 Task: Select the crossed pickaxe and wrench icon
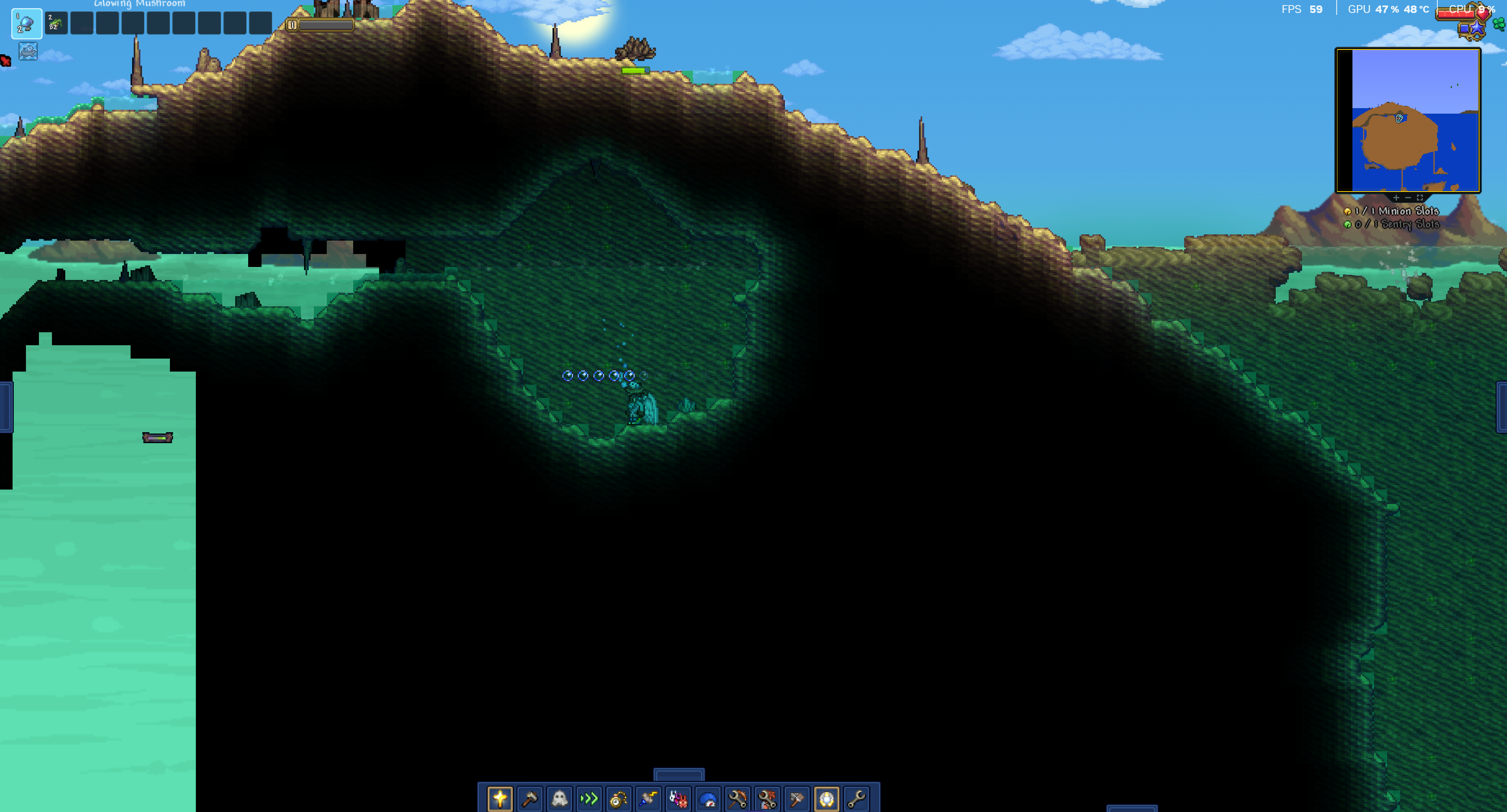coord(737,799)
